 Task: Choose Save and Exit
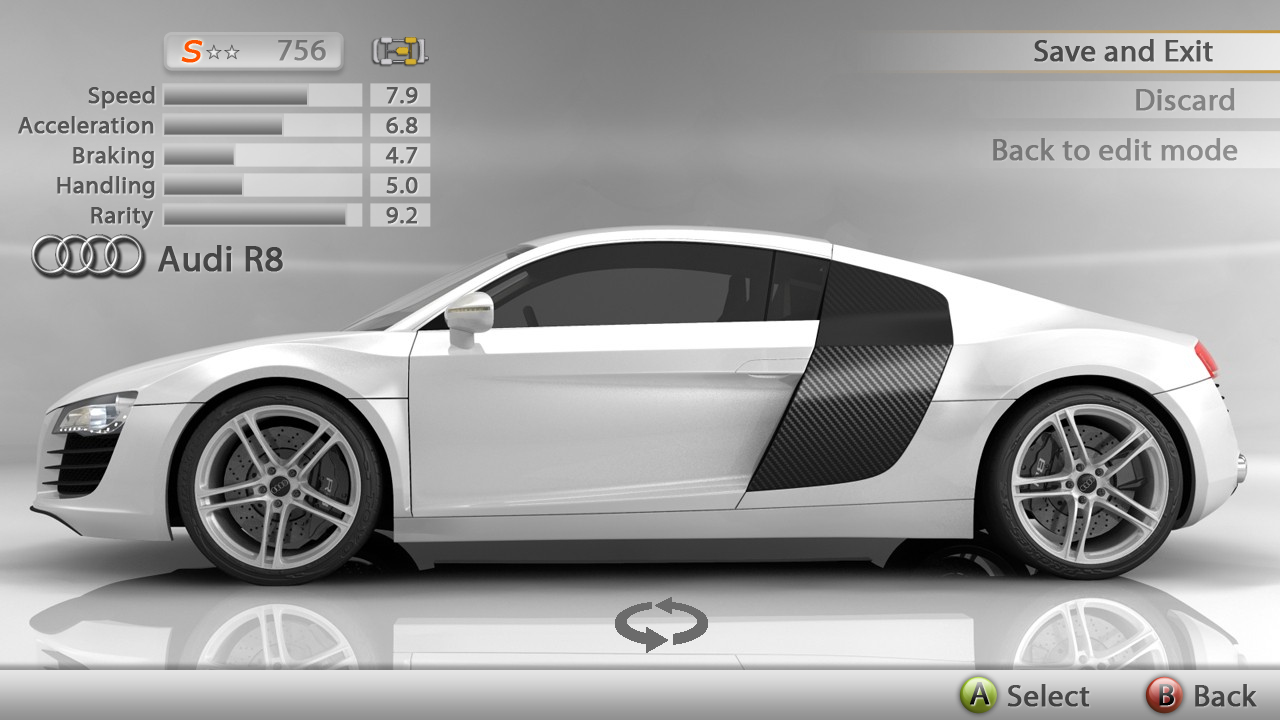click(x=1122, y=52)
